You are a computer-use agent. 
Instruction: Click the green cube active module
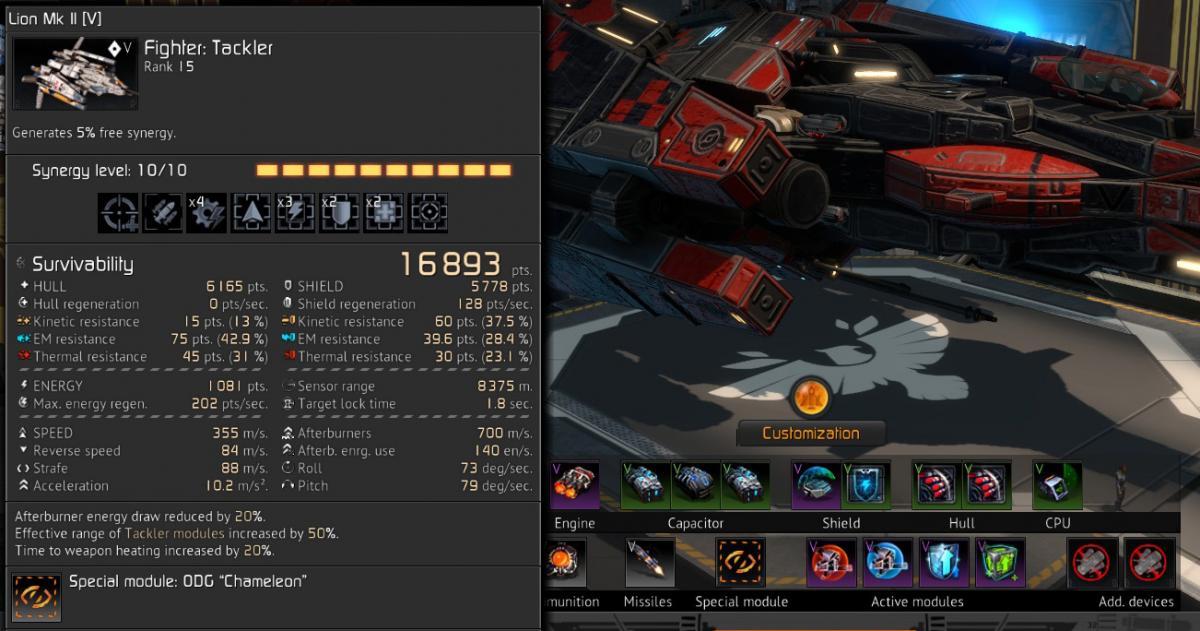tap(1000, 563)
